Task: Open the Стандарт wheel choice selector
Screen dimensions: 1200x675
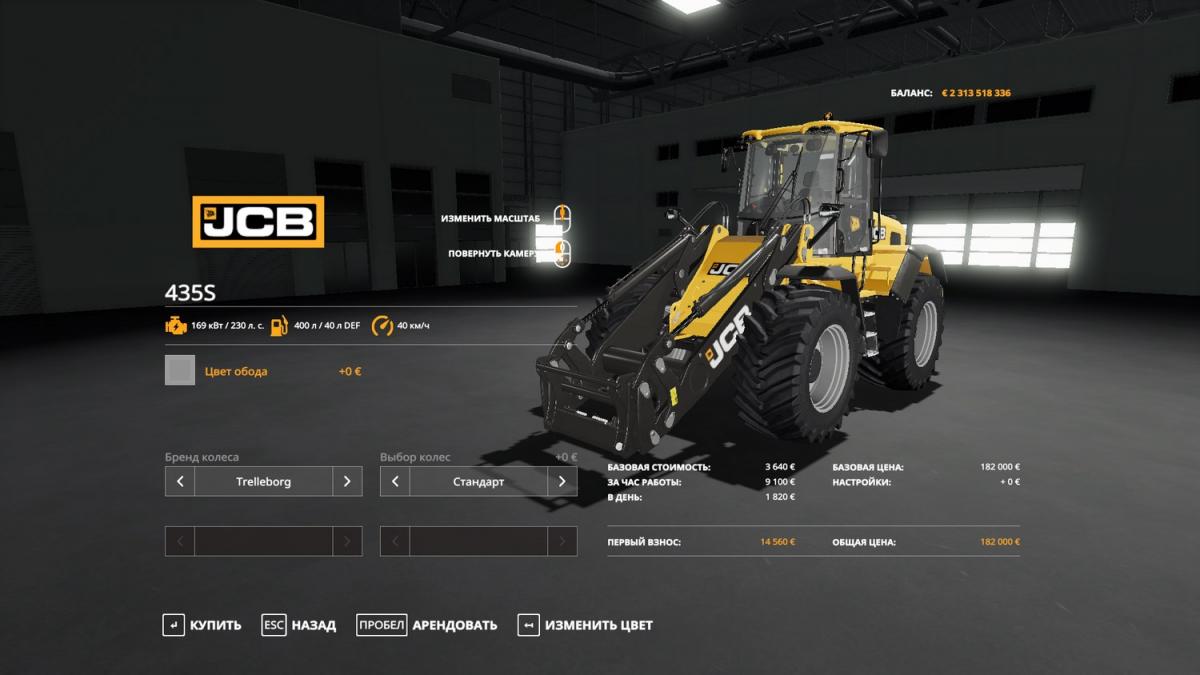Action: tap(478, 481)
